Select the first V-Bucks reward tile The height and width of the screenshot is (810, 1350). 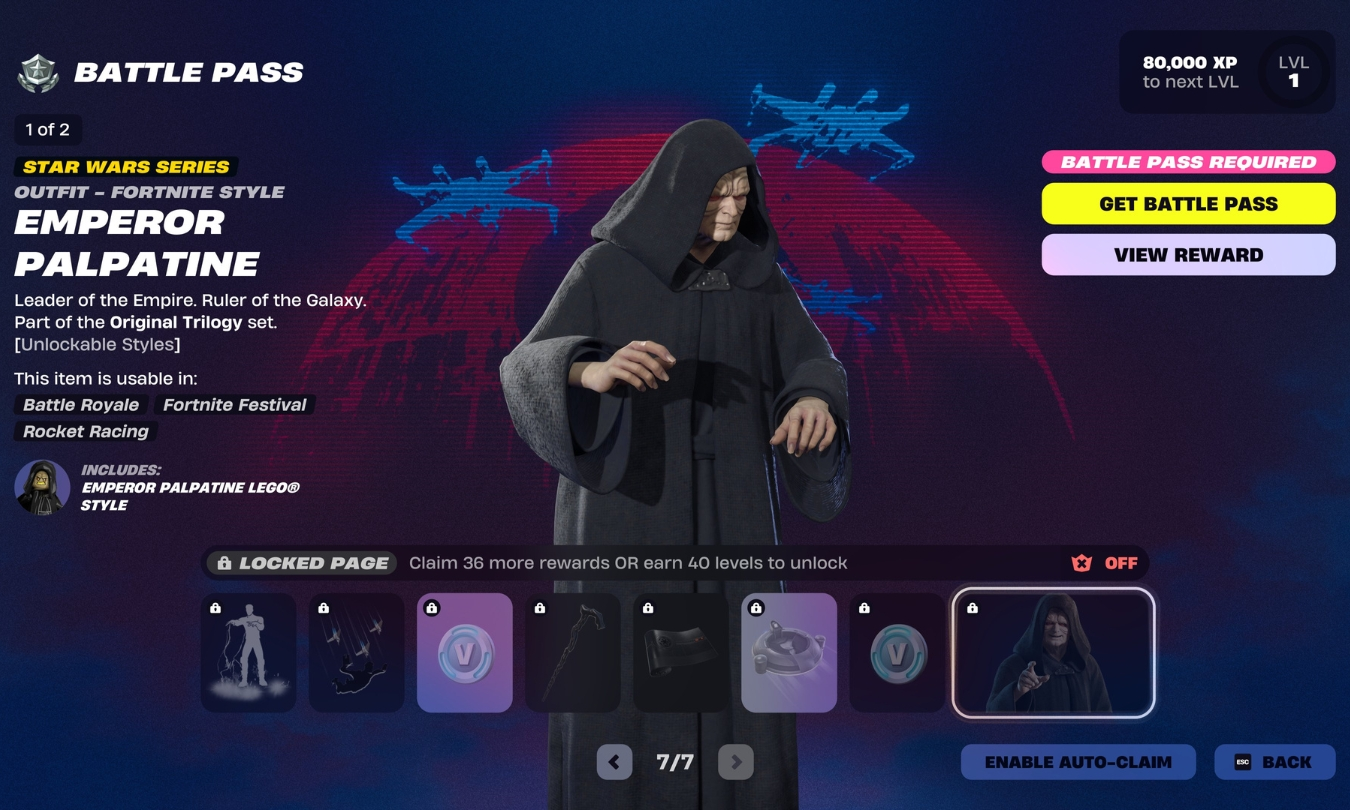pyautogui.click(x=464, y=652)
